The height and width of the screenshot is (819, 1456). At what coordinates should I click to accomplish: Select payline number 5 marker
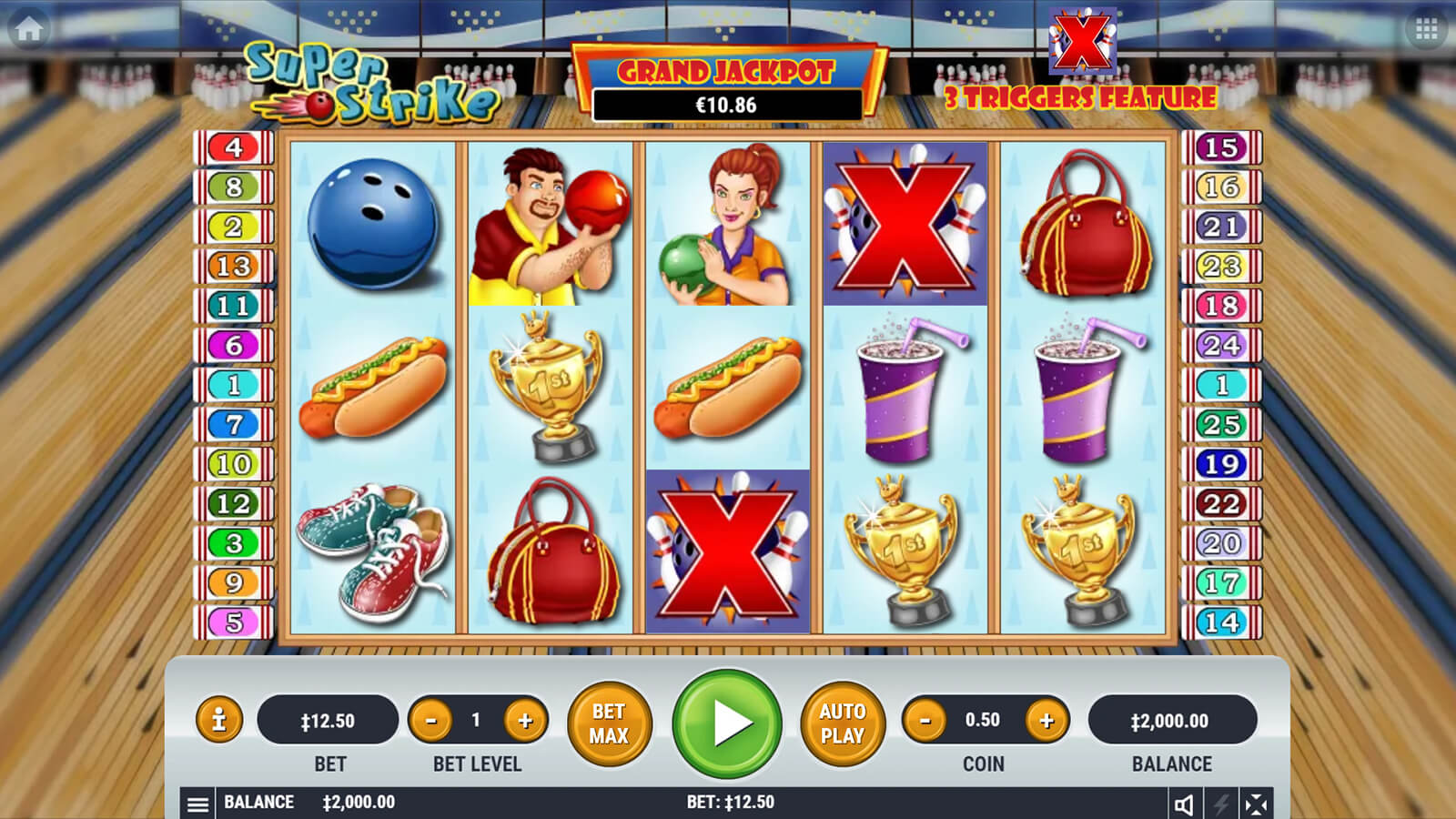[234, 622]
